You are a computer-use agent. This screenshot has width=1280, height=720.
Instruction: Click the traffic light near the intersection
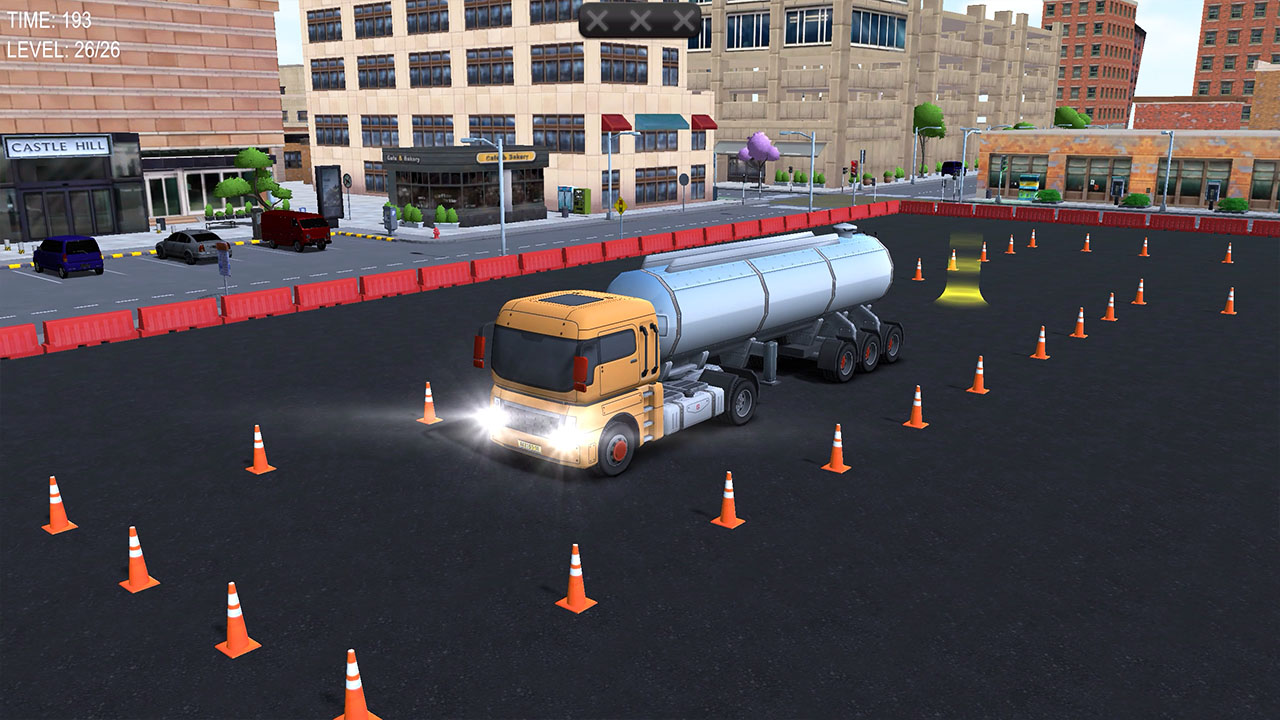[853, 170]
